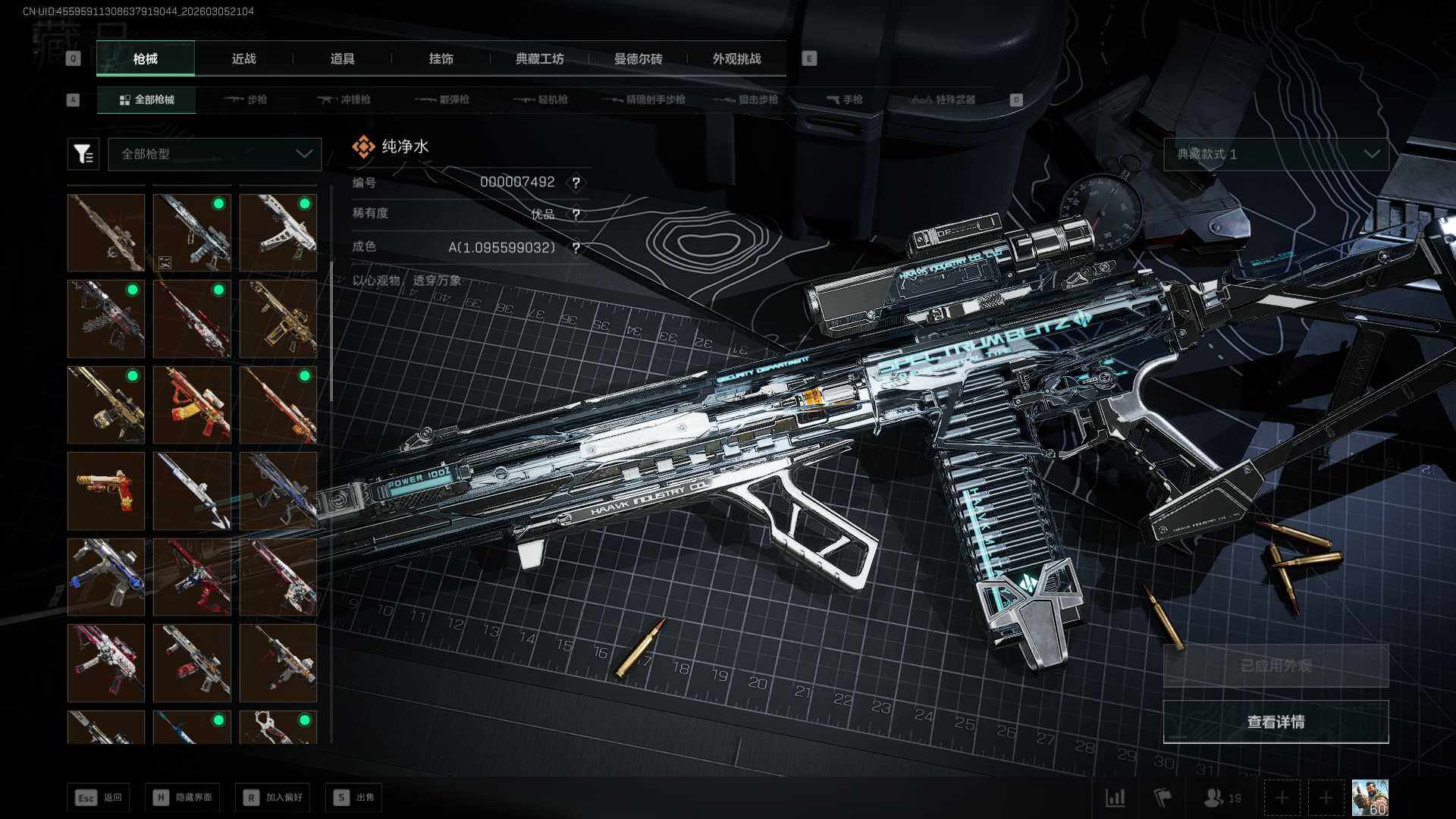Screen dimensions: 1456x819
Task: Sell the skin using 出售
Action: coord(353,797)
